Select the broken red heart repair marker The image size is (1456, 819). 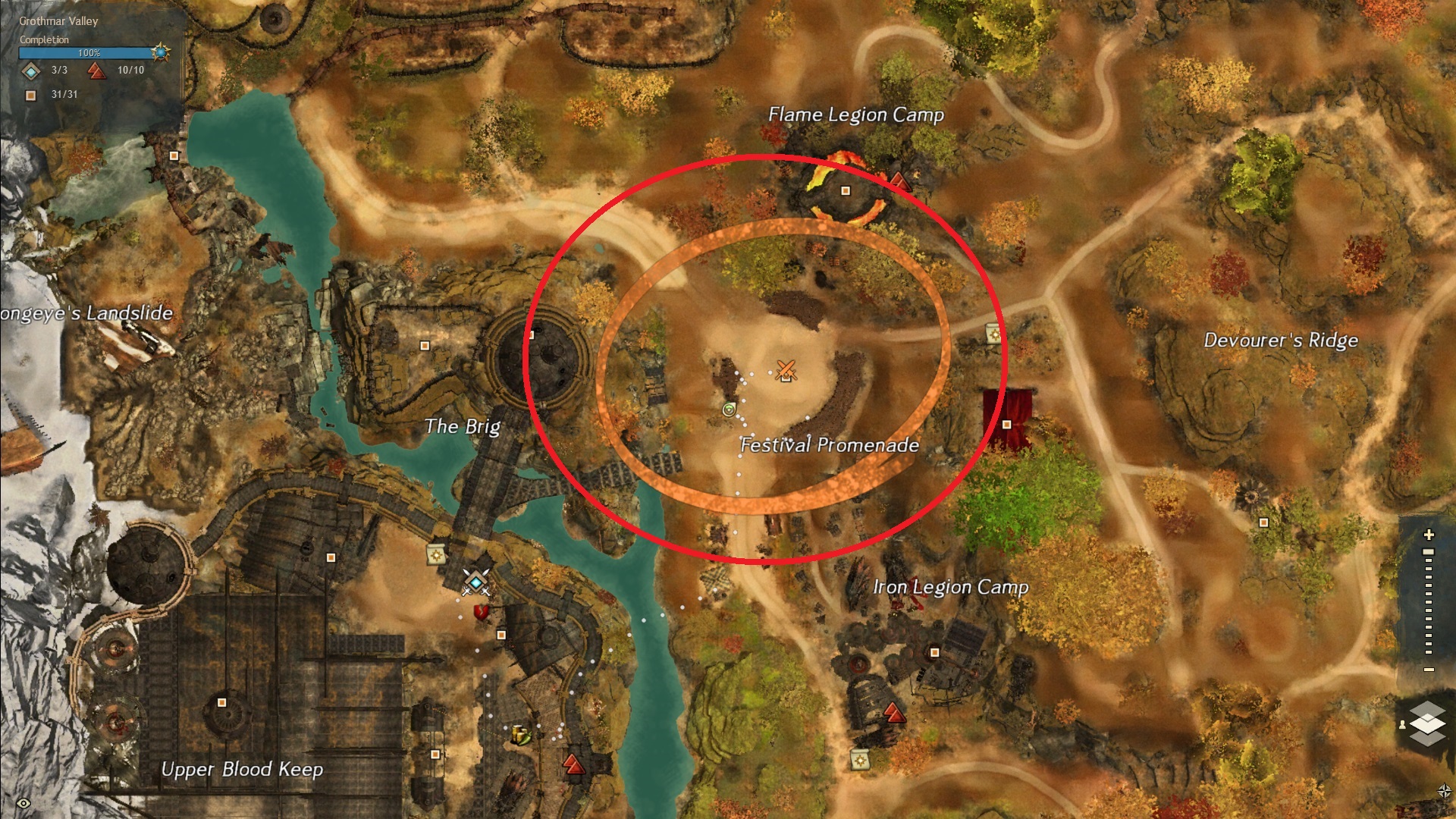480,611
